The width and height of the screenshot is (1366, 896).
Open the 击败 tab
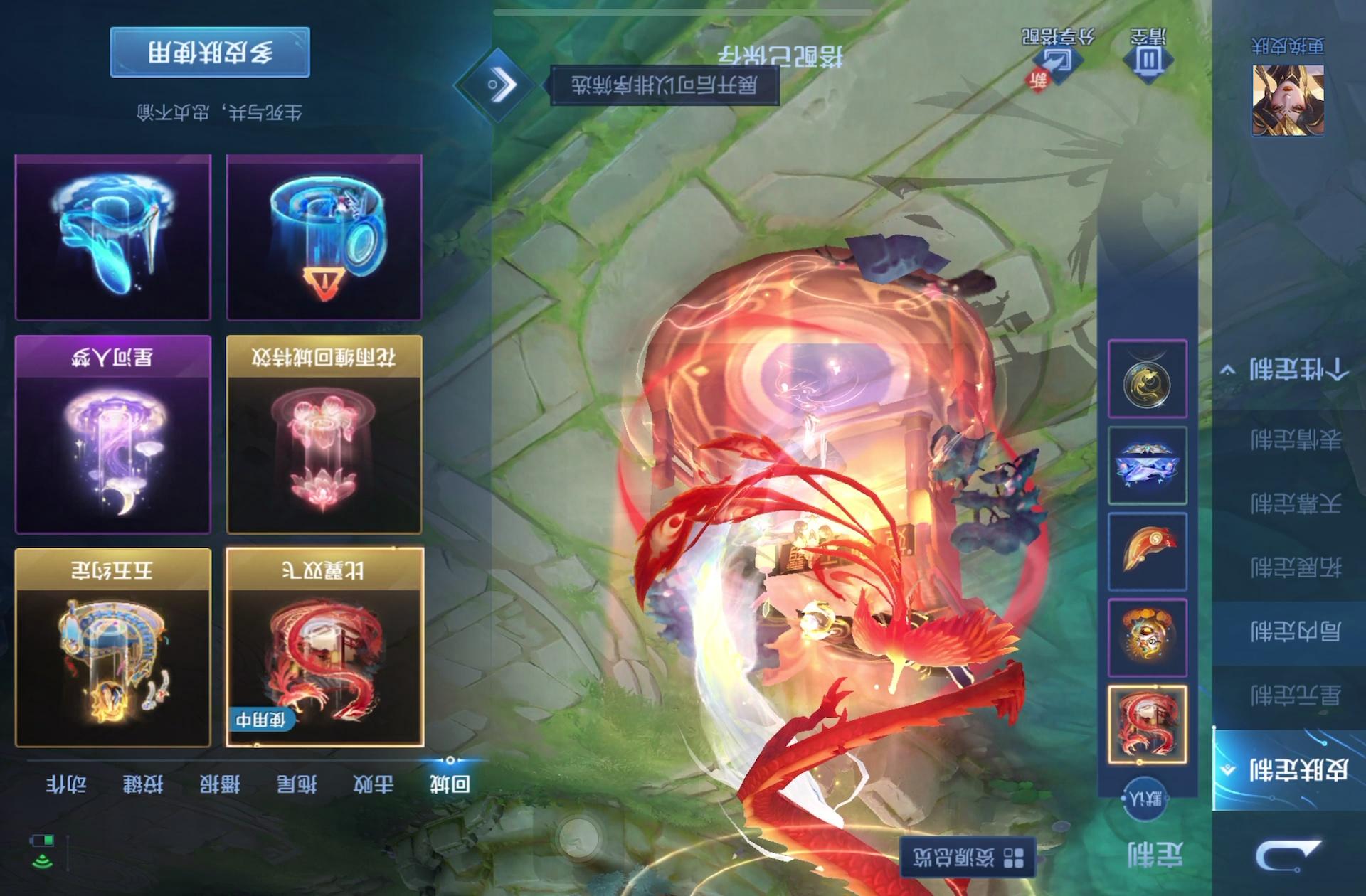pos(373,784)
